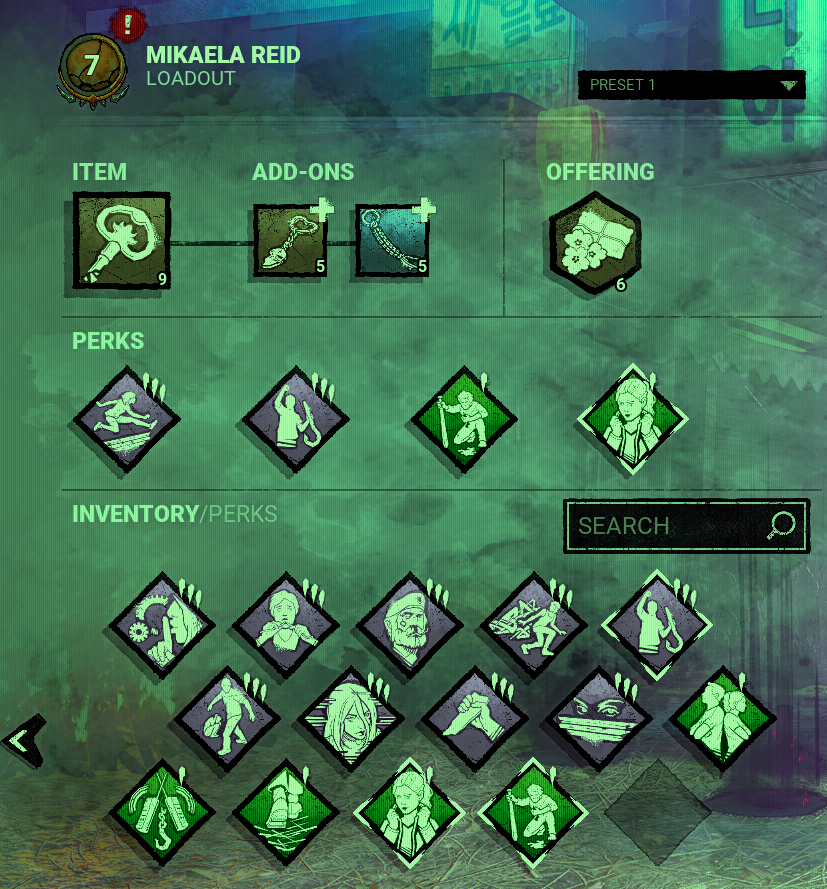Select the bearded man with cap perk
This screenshot has height=889, width=827.
tap(409, 625)
